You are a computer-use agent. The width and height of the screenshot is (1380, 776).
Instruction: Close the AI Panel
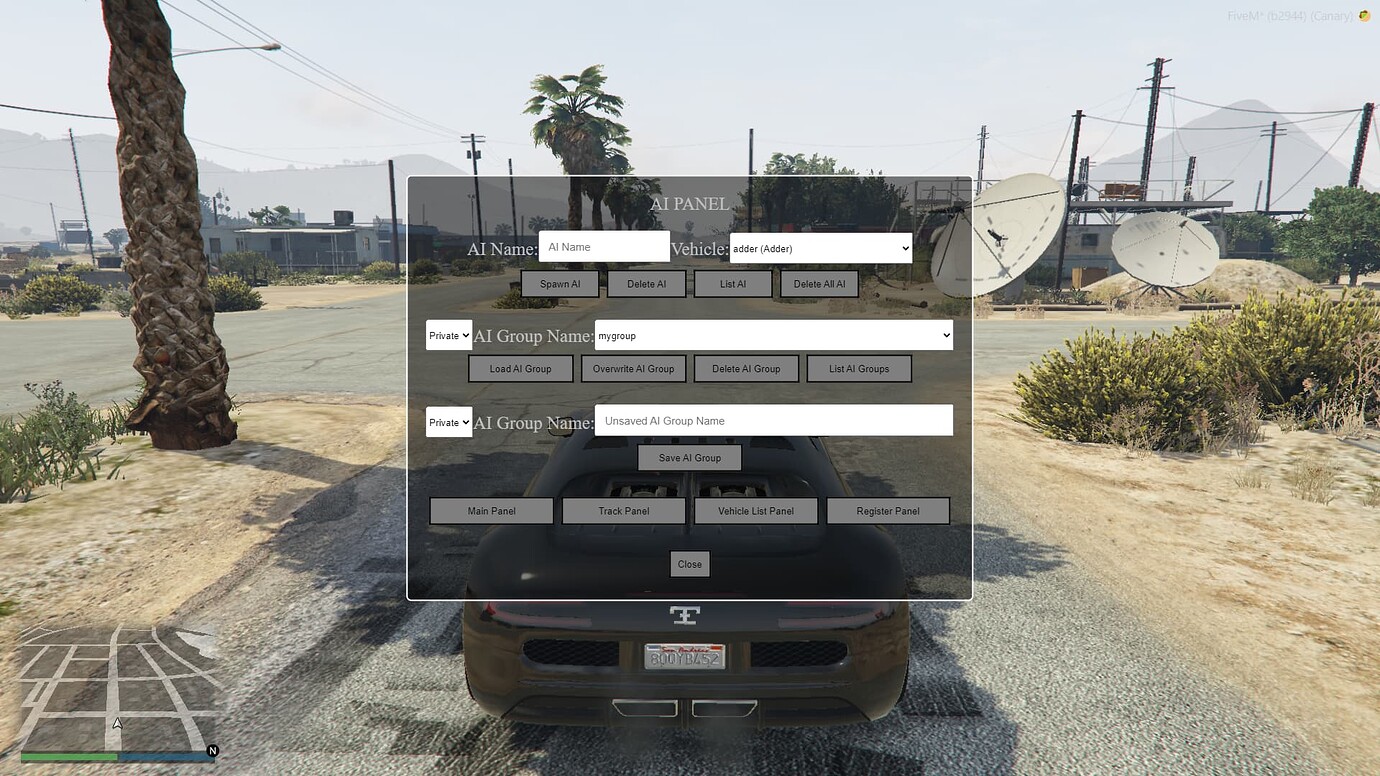[x=689, y=563]
